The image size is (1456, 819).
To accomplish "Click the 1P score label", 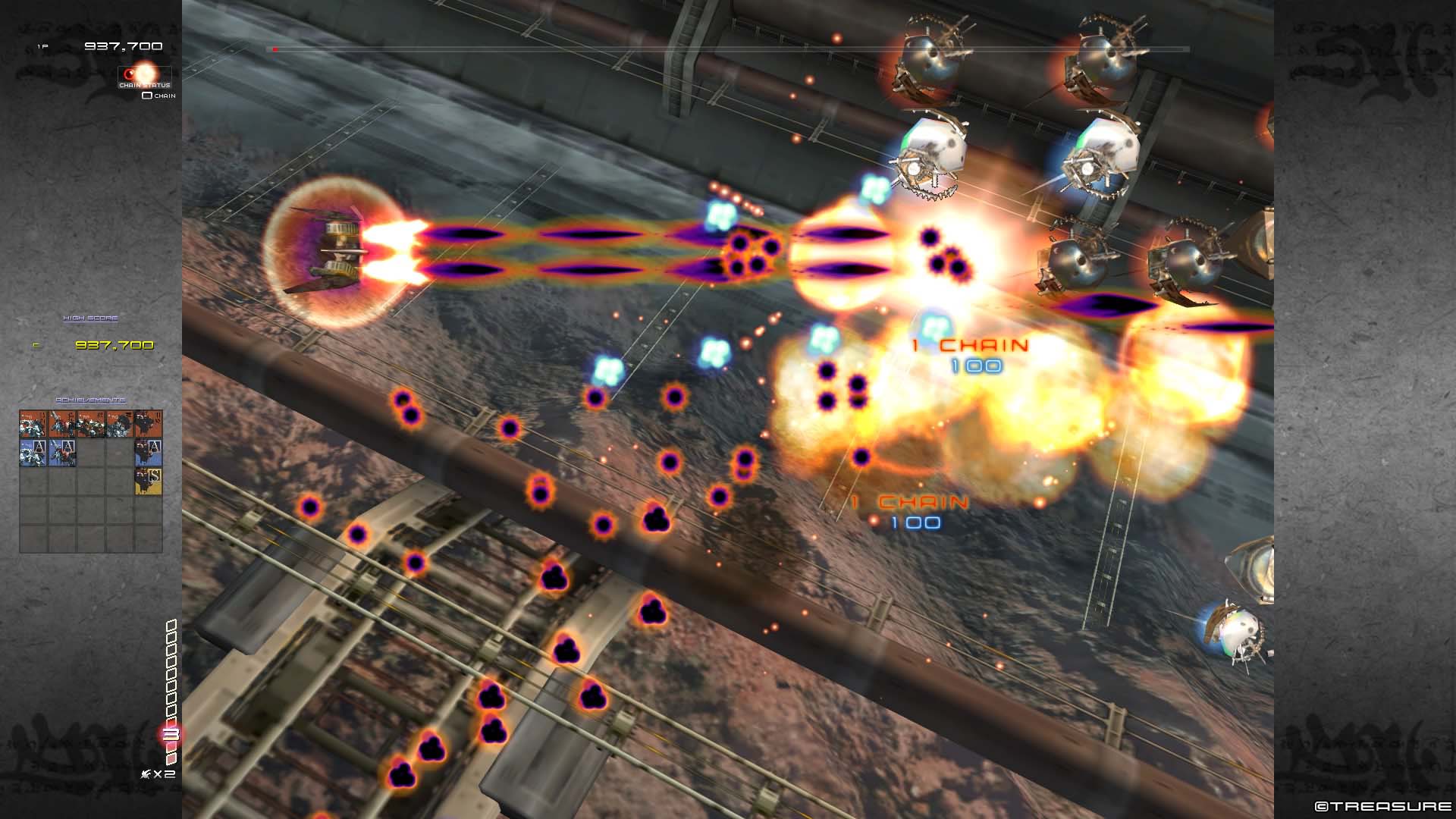I will [42, 45].
